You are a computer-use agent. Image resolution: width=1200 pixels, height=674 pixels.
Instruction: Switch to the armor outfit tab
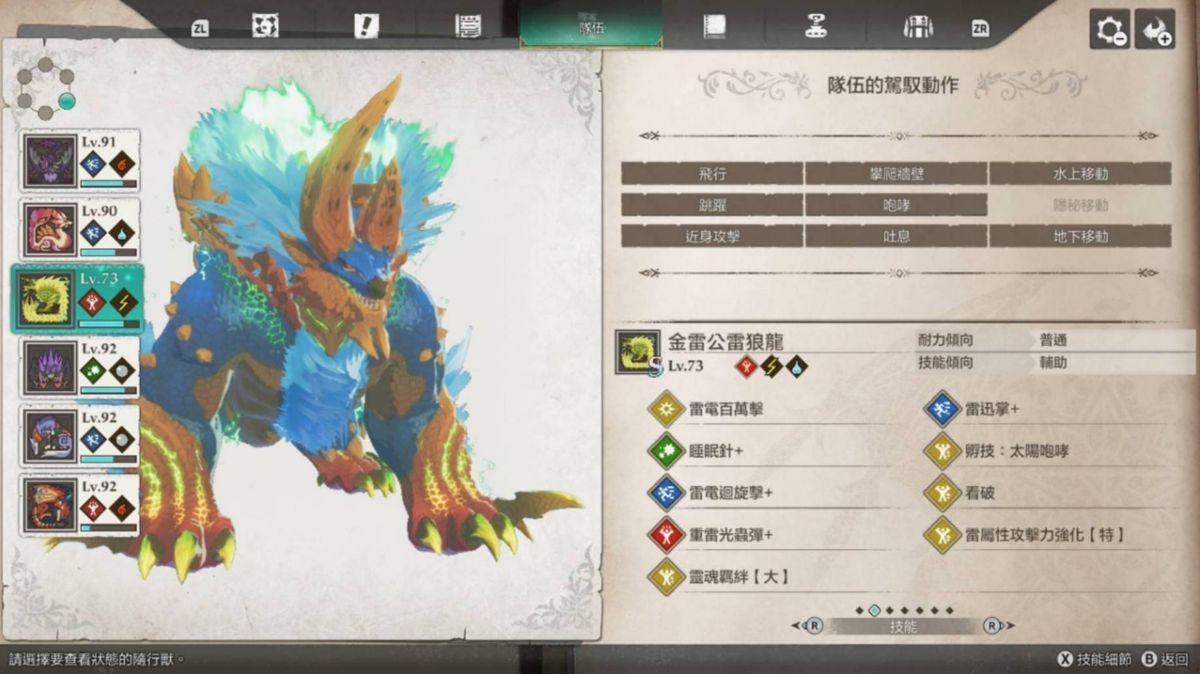click(x=917, y=27)
